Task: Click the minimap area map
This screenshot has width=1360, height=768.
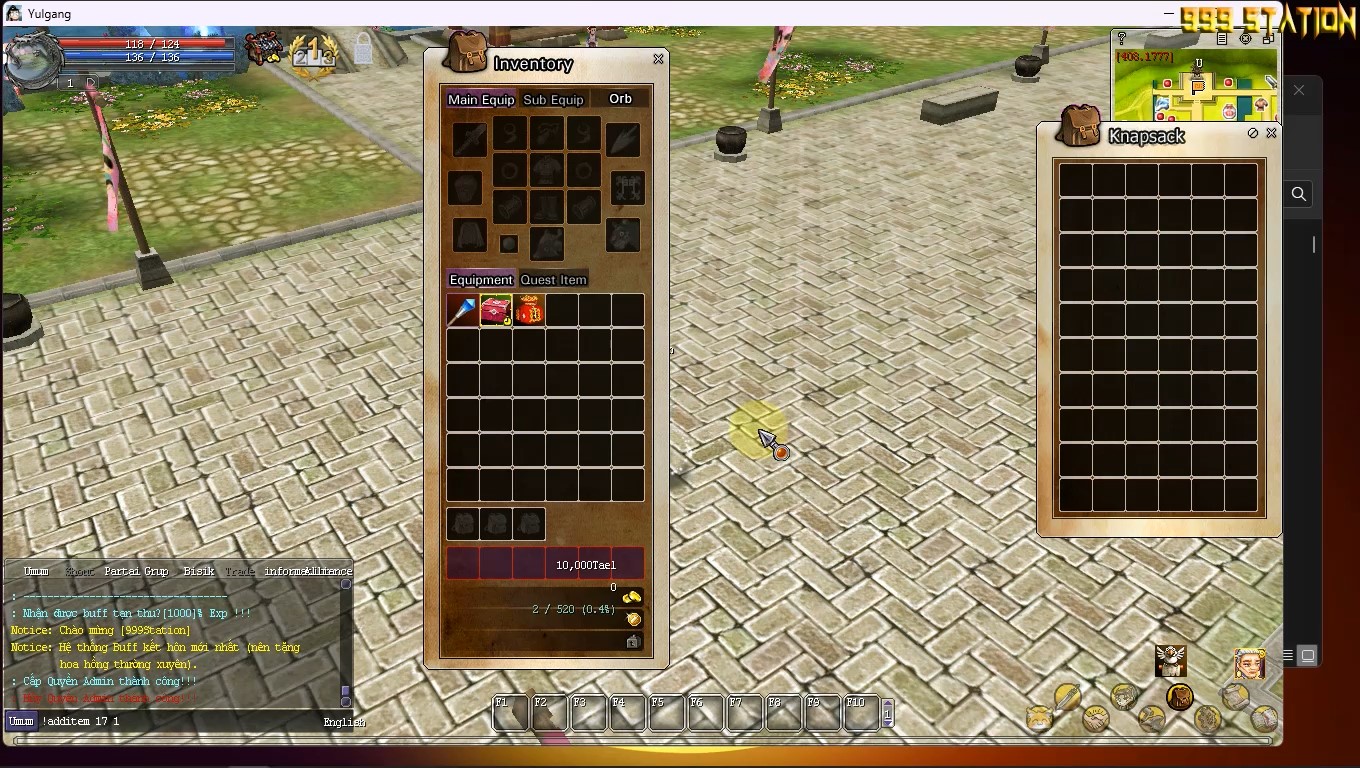Action: 1196,90
